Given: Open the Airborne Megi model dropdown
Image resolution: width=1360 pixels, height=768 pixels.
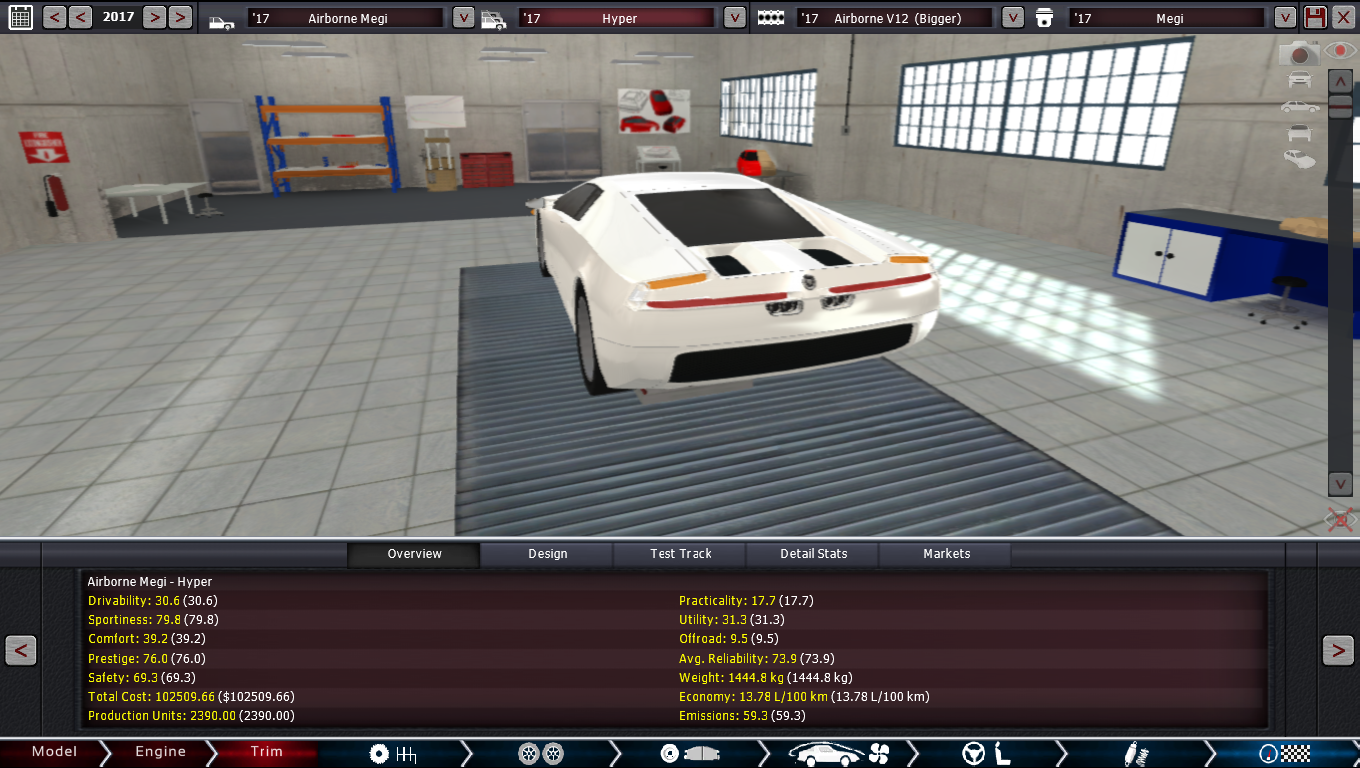Looking at the screenshot, I should point(463,18).
